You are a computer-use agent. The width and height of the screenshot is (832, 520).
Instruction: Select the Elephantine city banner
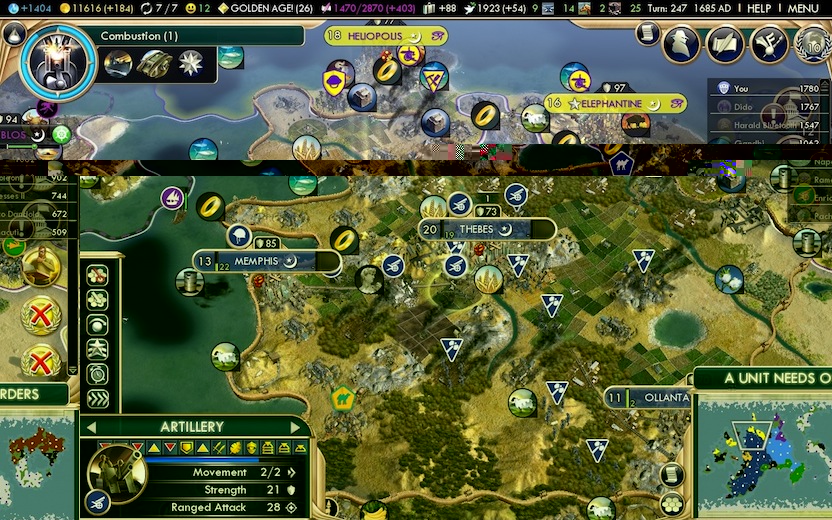(615, 102)
